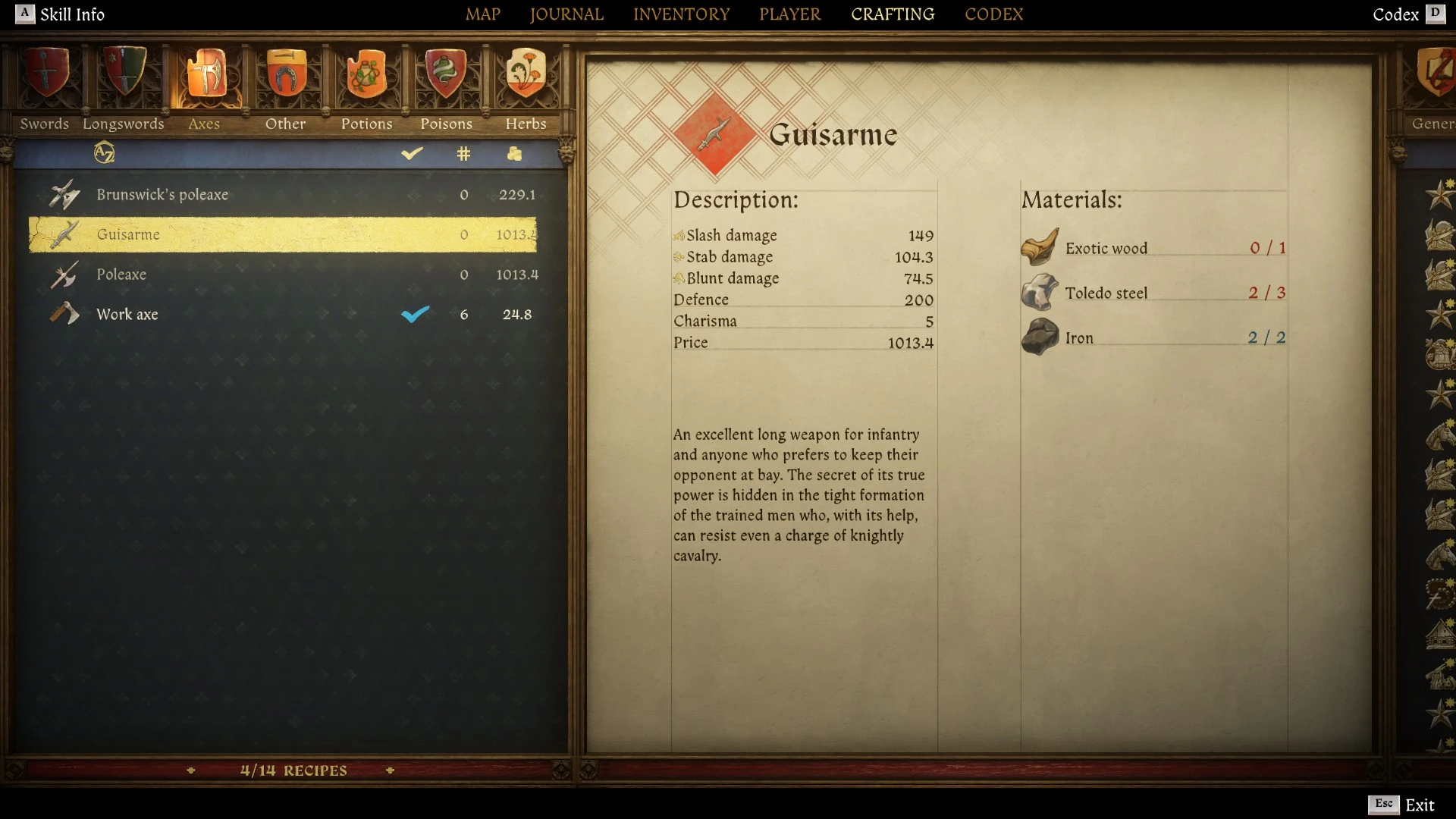The height and width of the screenshot is (819, 1456).
Task: Sort recipes alphabetically with the A-Z icon
Action: (x=105, y=153)
